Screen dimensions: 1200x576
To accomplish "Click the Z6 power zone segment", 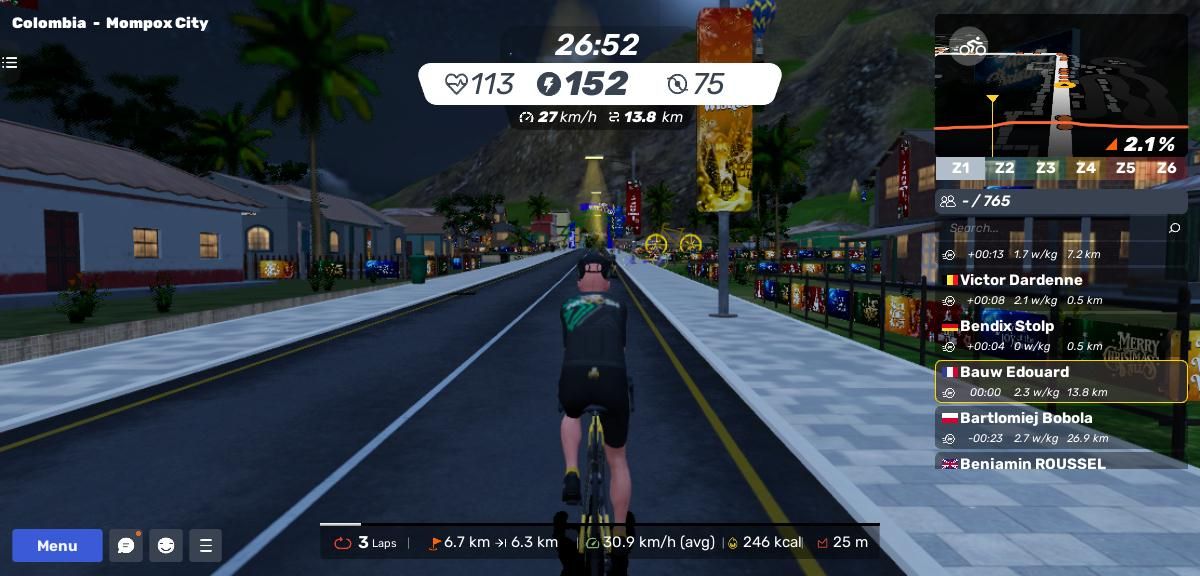I will (1166, 168).
